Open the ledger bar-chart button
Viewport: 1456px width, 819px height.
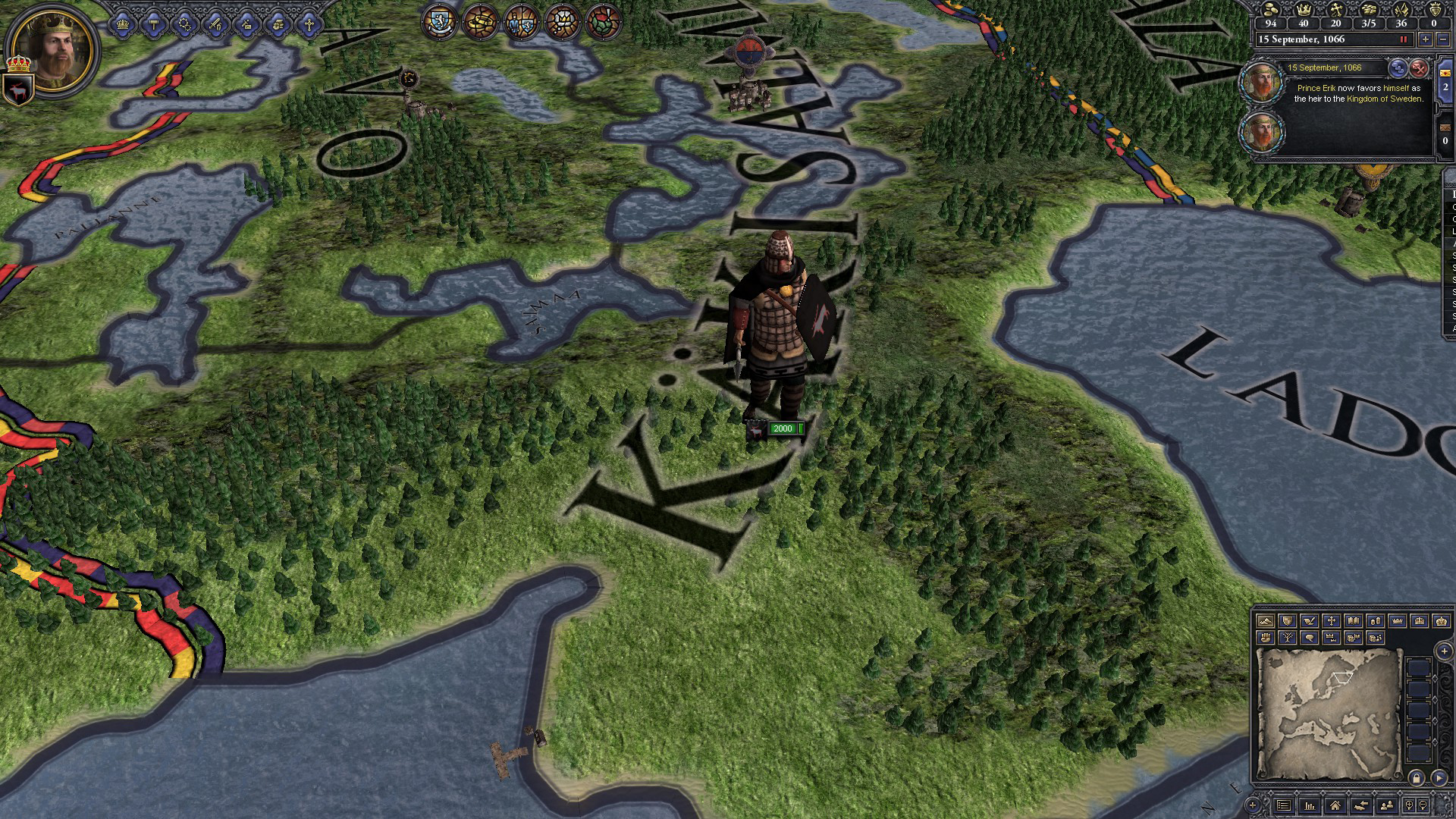[x=1310, y=805]
